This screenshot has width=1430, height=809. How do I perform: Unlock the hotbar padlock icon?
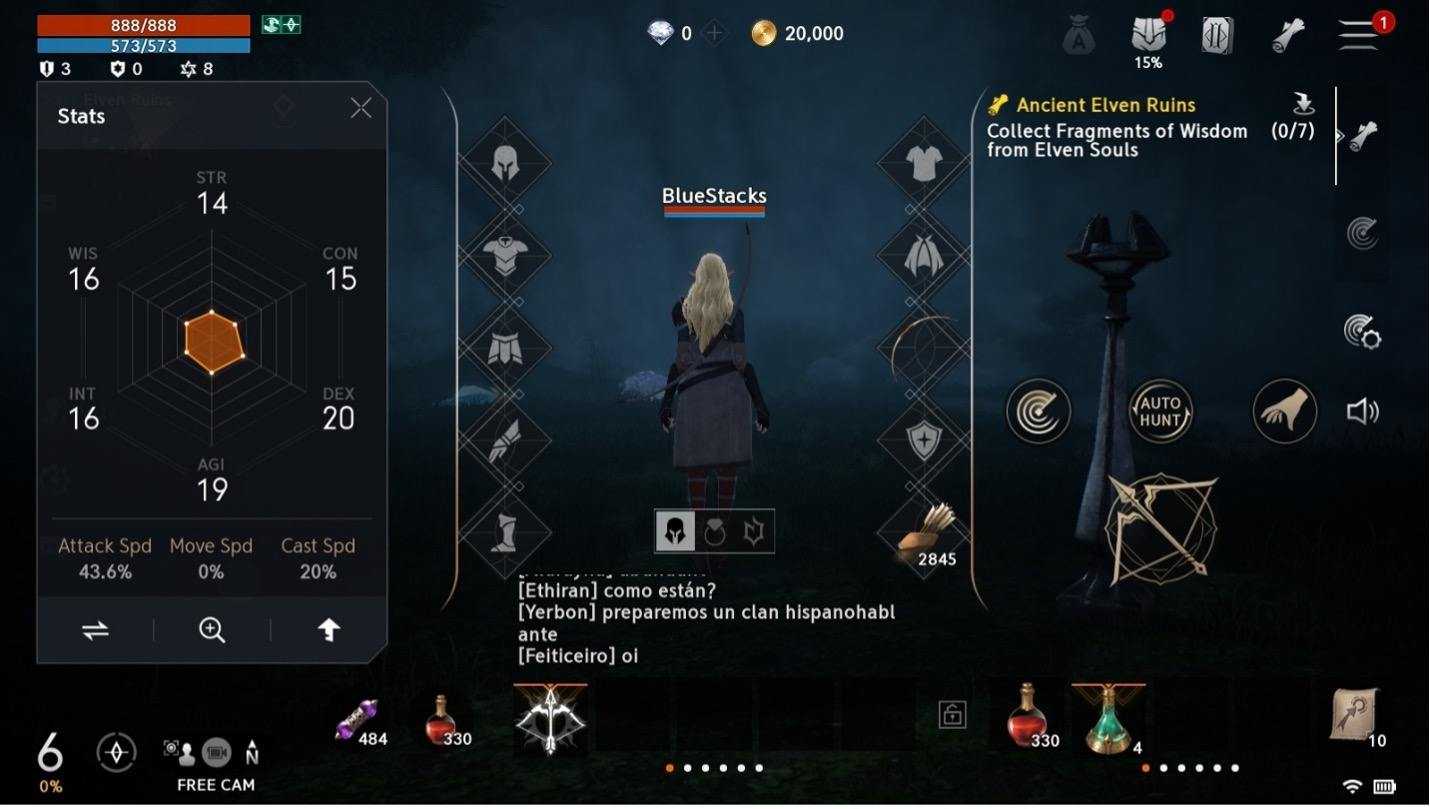point(952,714)
